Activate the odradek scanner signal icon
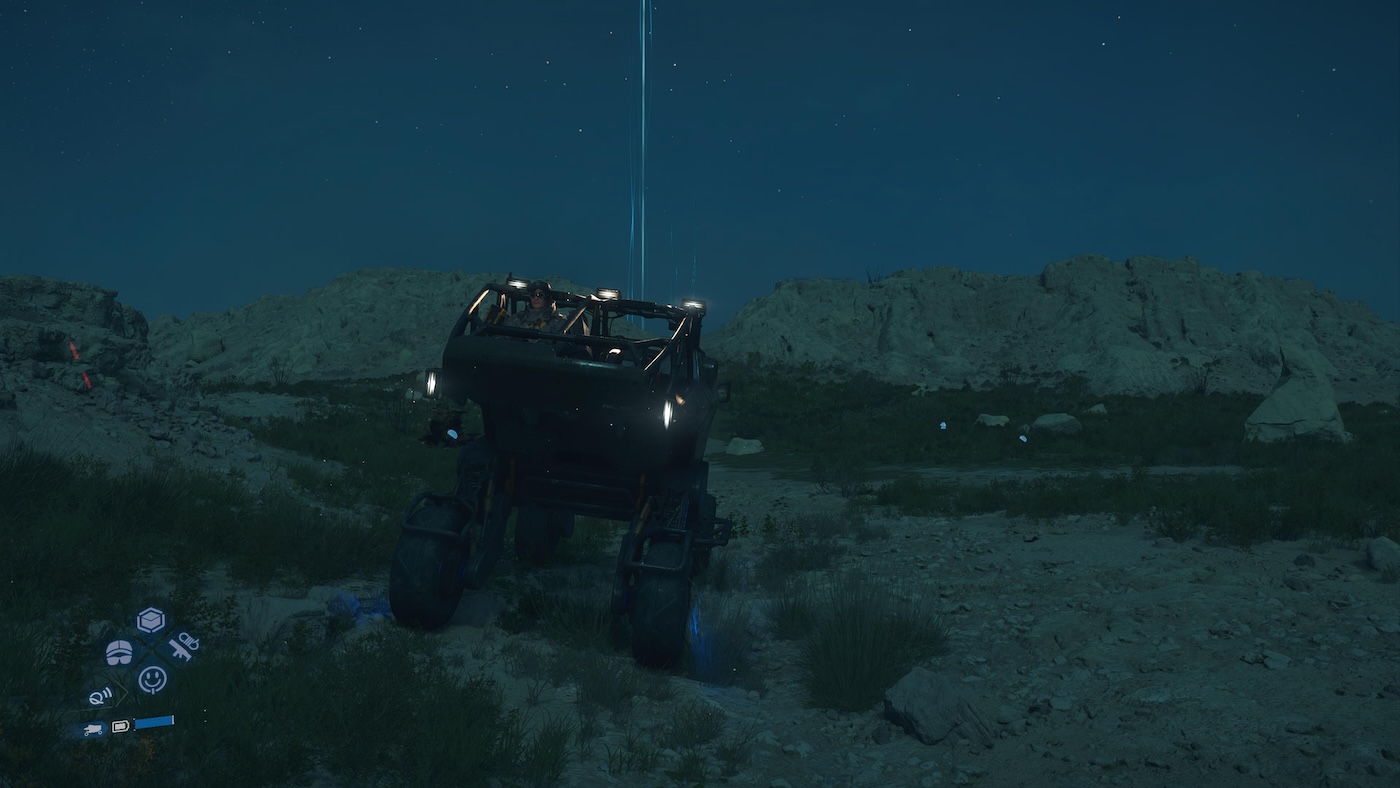This screenshot has width=1400, height=788. [x=101, y=696]
